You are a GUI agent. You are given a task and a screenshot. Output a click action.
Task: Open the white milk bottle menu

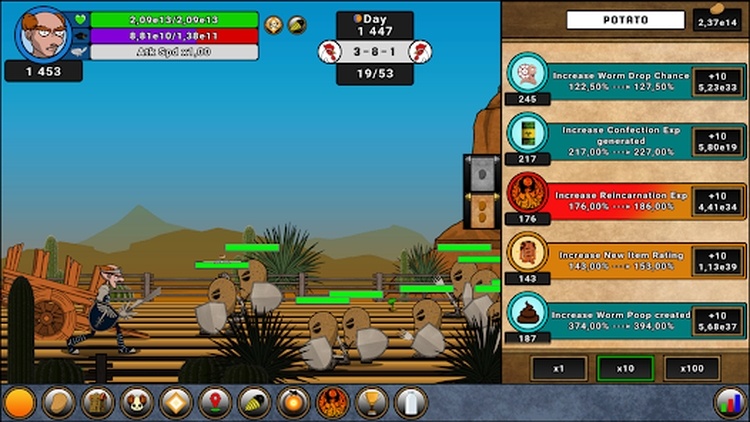coord(410,403)
